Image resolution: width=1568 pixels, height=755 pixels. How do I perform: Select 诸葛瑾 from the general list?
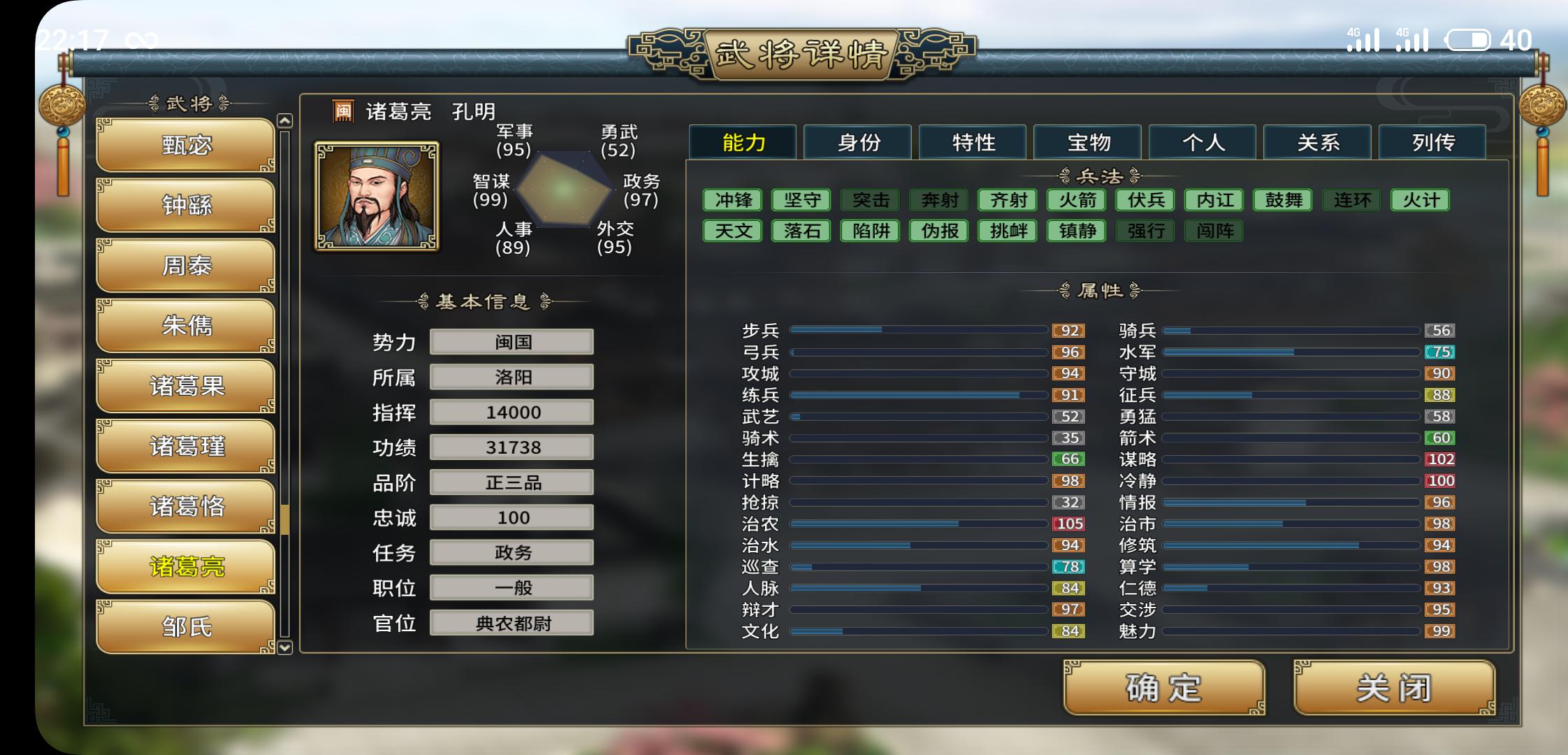(x=184, y=445)
